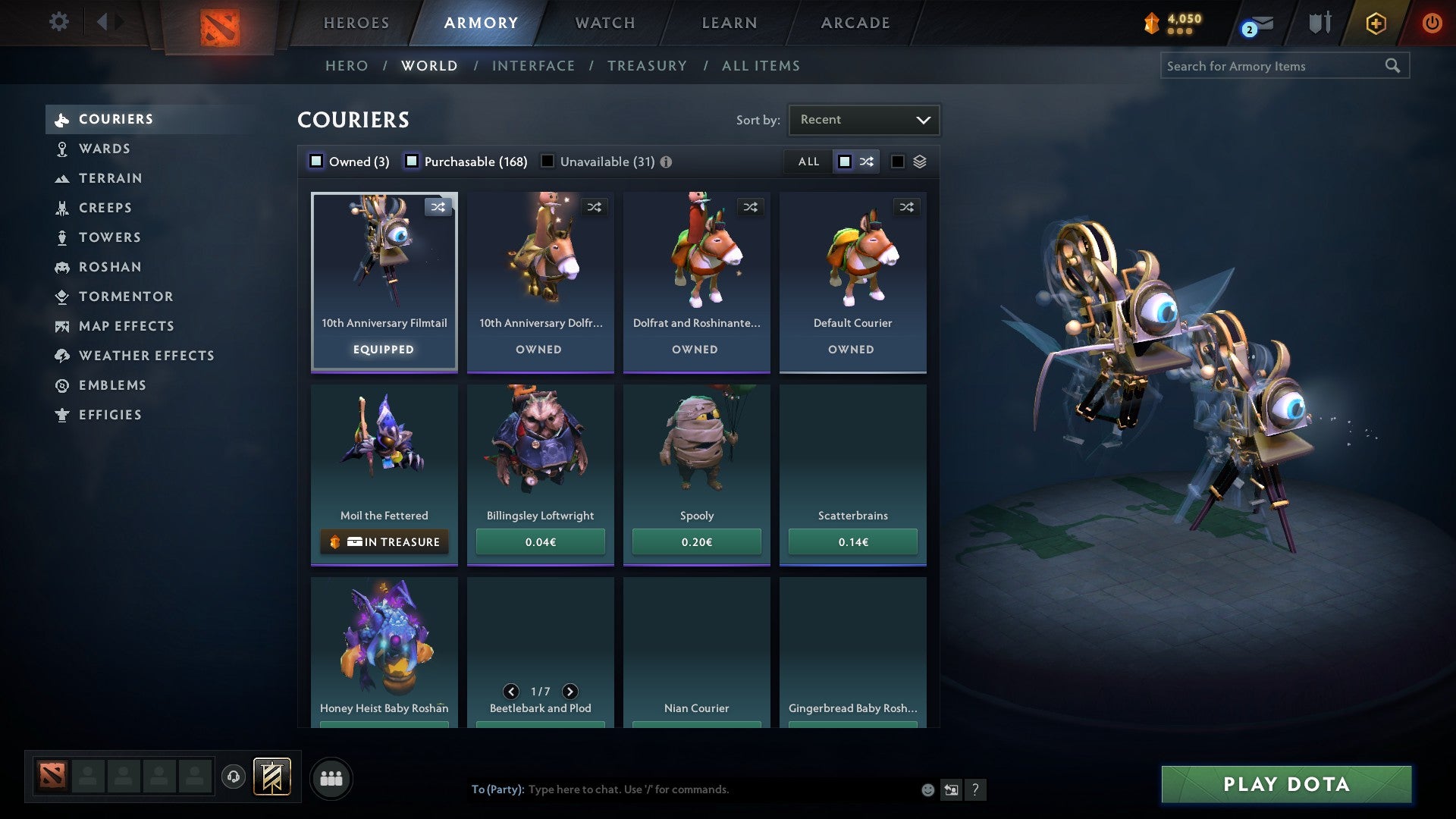Open the friends list icon near the party slots
This screenshot has width=1456, height=819.
pos(331,778)
